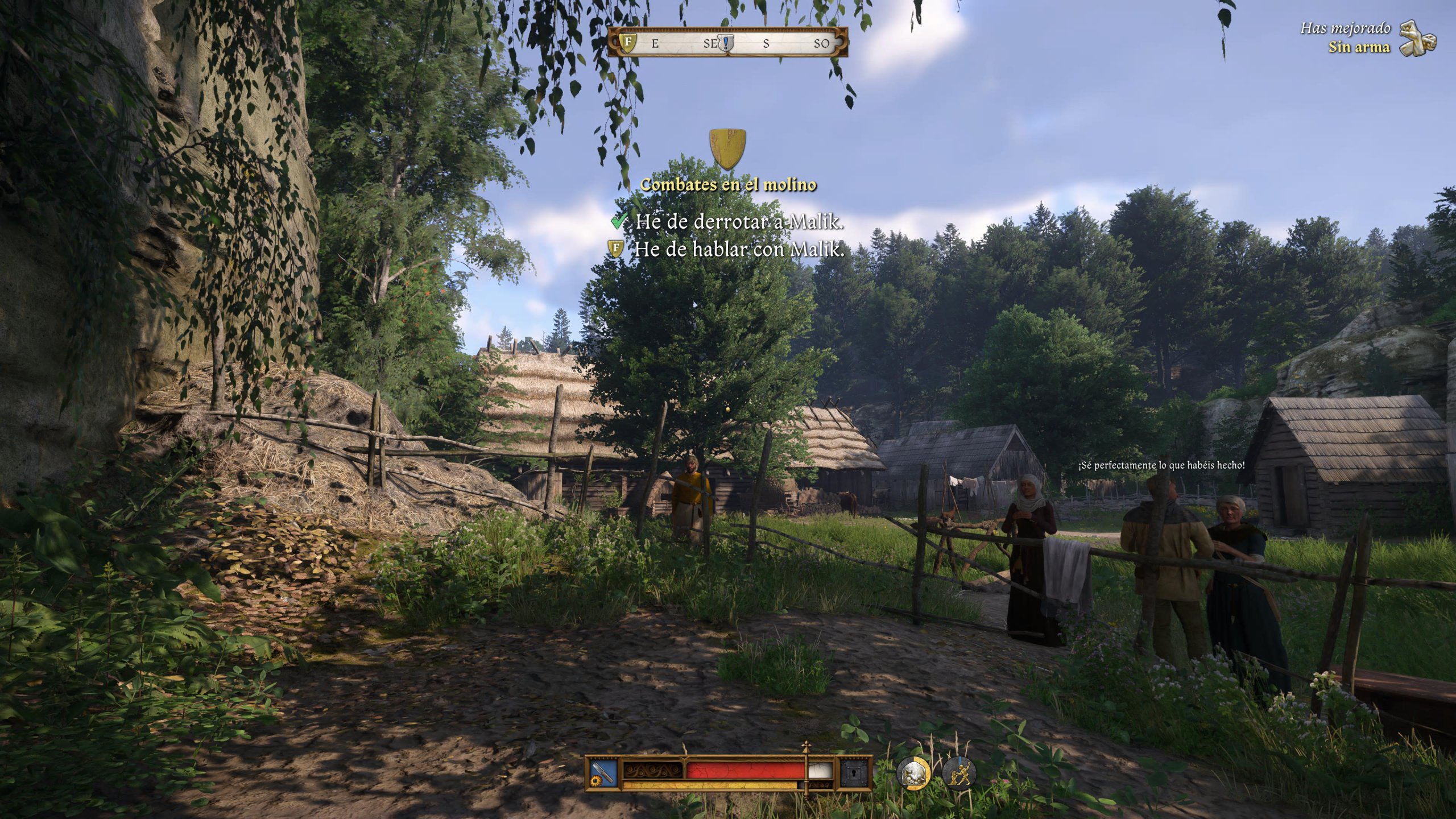This screenshot has height=819, width=1456.
Task: Click the round brawling figures status icon
Action: [959, 774]
